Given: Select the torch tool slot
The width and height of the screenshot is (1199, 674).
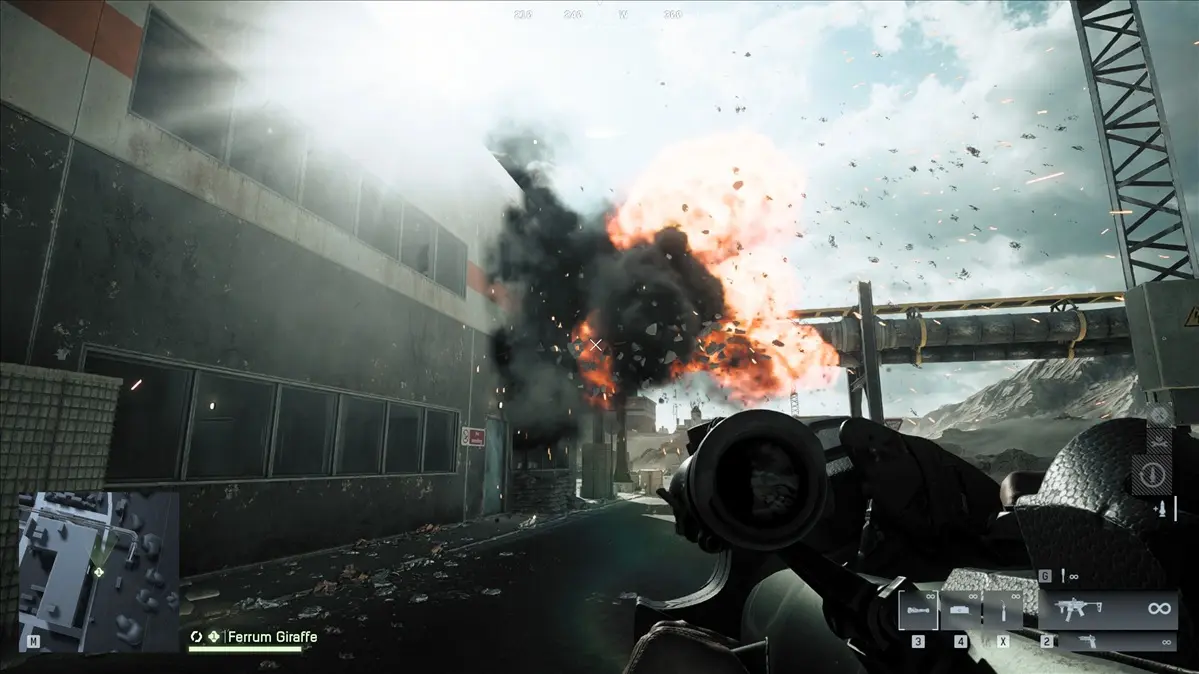Looking at the screenshot, I should pyautogui.click(x=1002, y=609).
